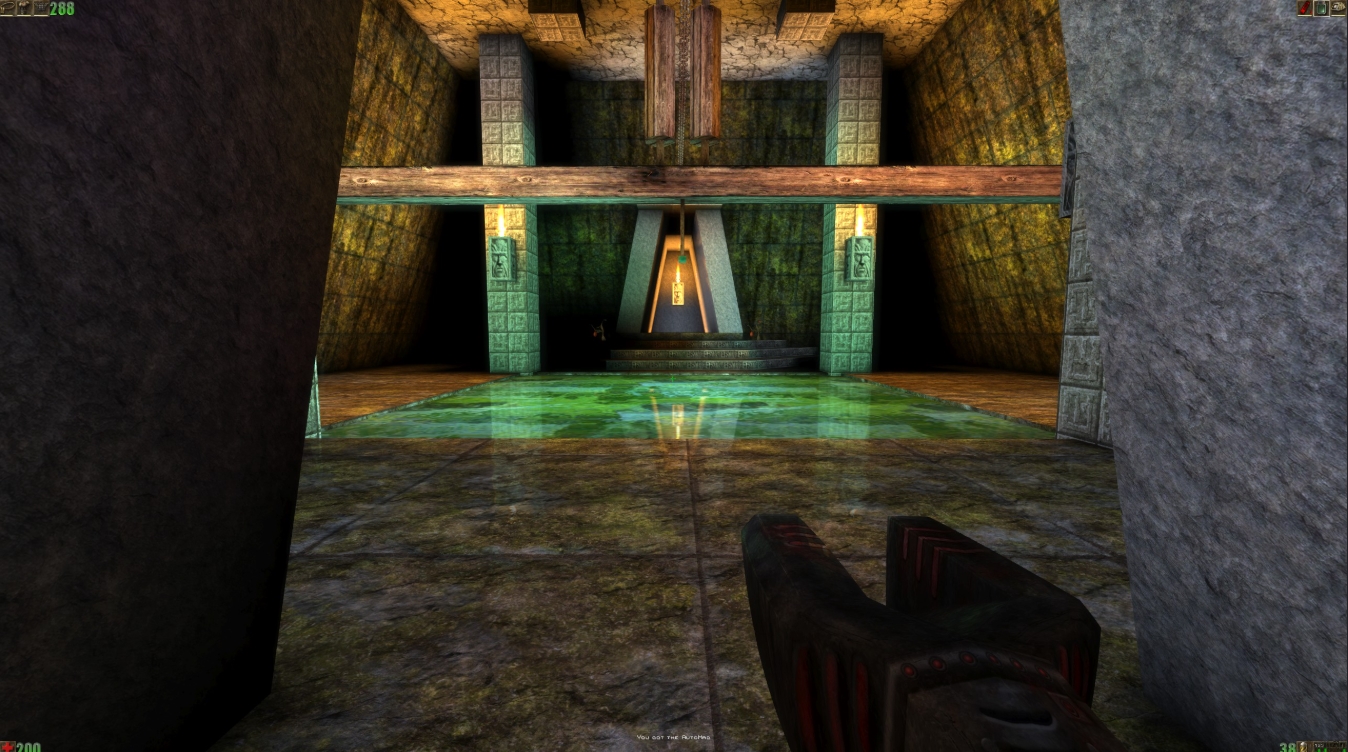The height and width of the screenshot is (752, 1348).
Task: Click the underline bar below the belt icon
Action: pyautogui.click(x=7, y=15)
